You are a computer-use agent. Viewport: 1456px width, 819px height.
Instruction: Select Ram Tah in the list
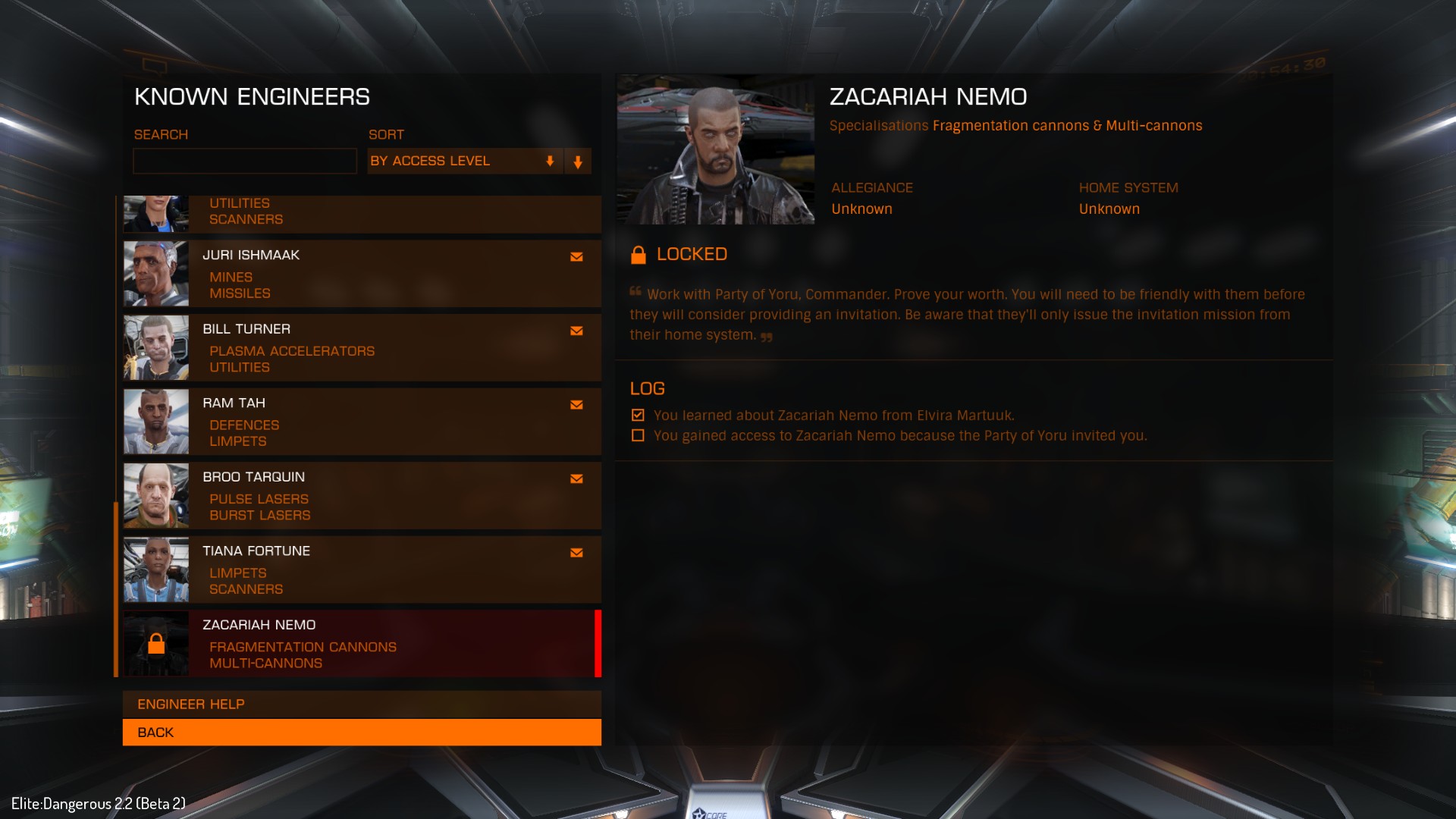coord(362,422)
